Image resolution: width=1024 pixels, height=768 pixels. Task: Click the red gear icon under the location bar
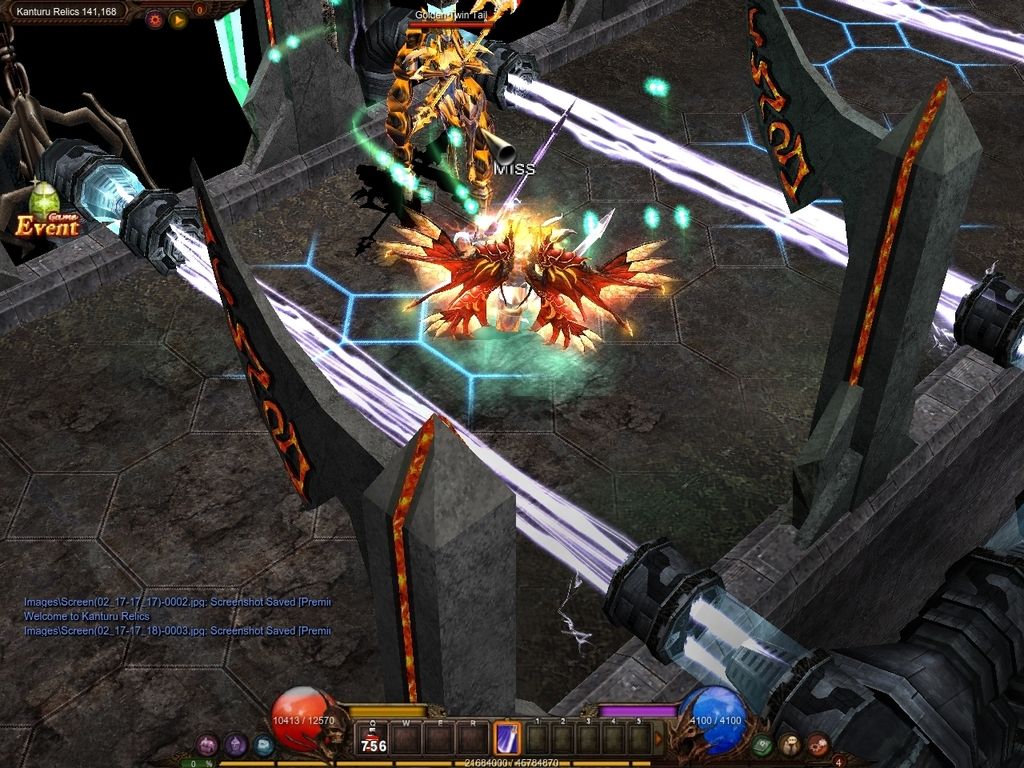tap(154, 18)
